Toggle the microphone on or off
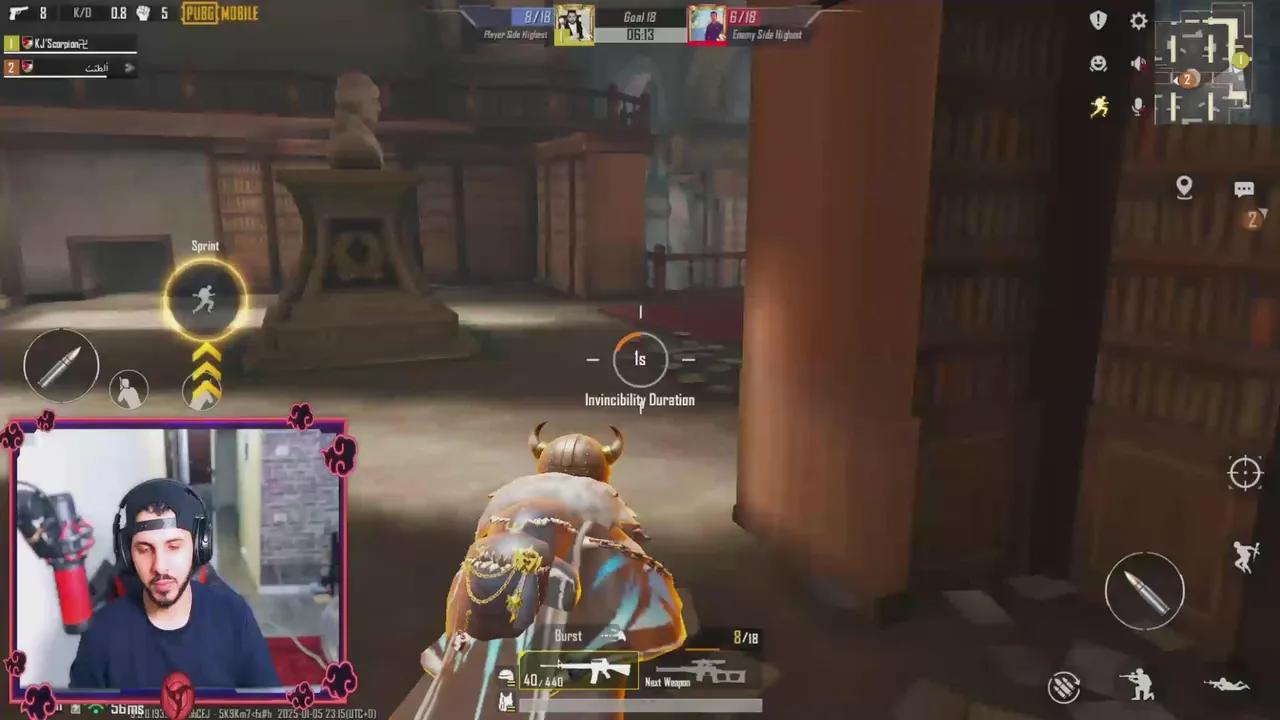This screenshot has height=720, width=1280. 1138,106
